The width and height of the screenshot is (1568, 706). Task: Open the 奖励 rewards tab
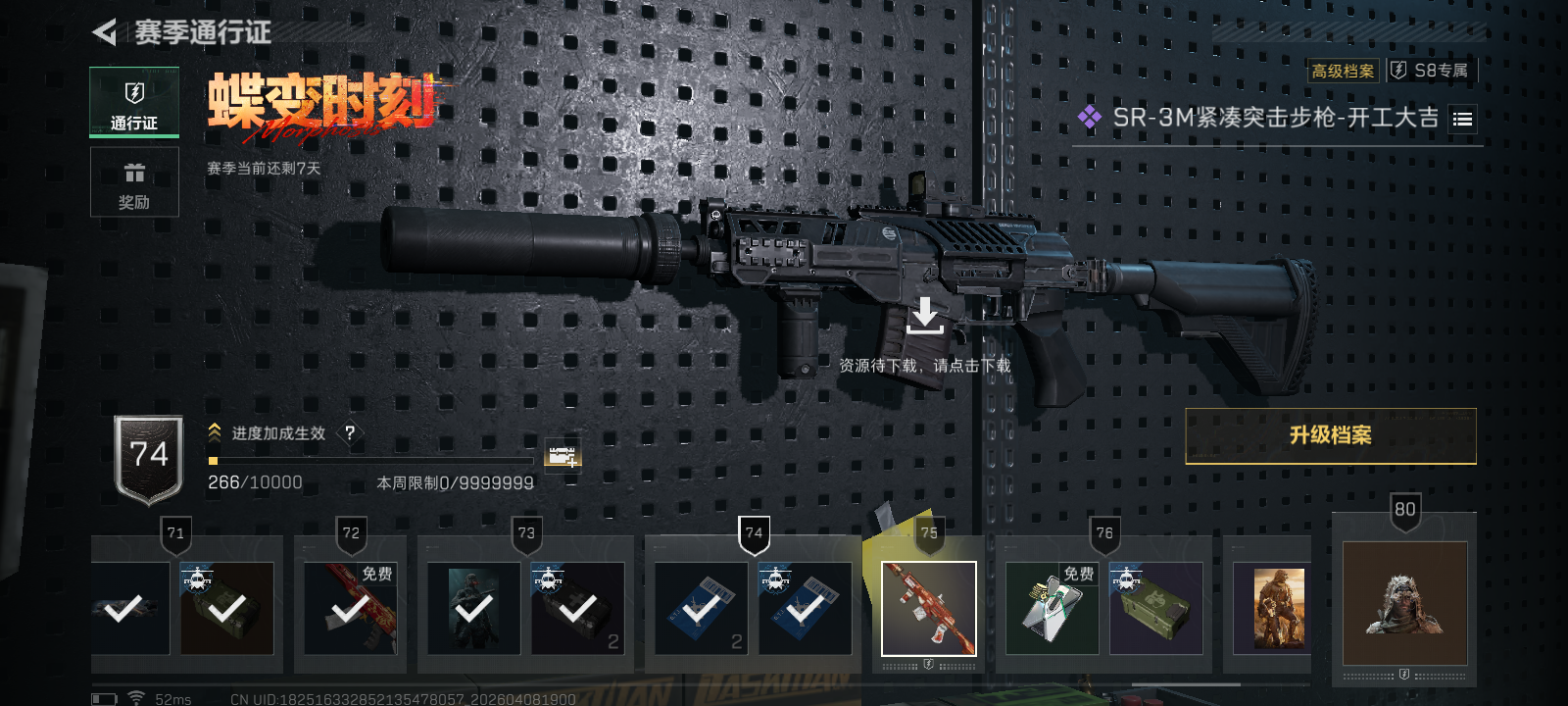click(x=134, y=182)
